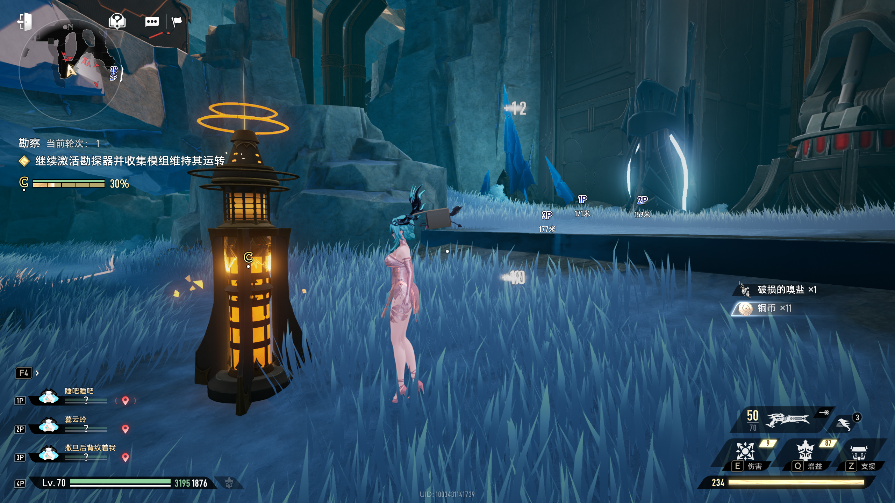Open the help guide book icon
895x503 pixels.
click(x=118, y=20)
